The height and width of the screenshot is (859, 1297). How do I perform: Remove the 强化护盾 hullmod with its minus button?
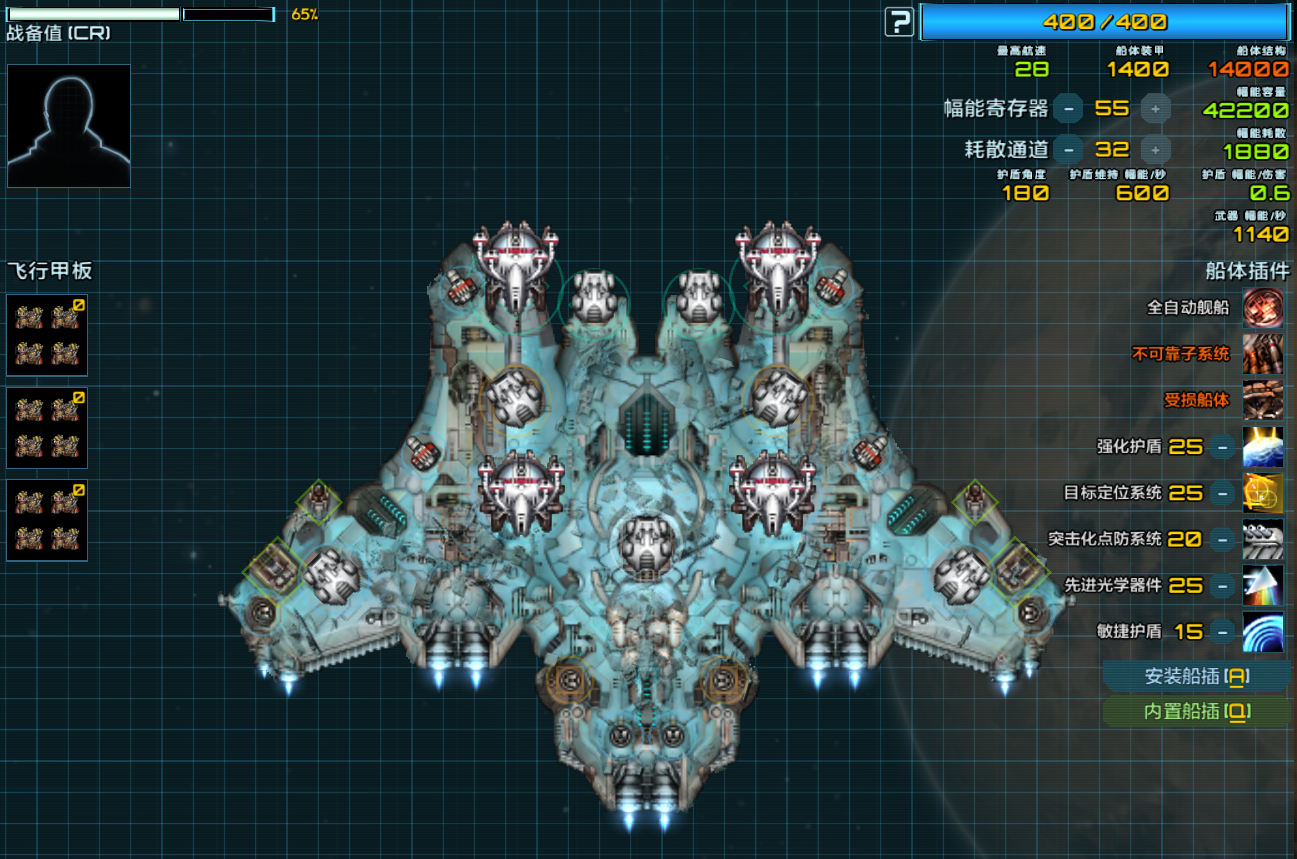(x=1222, y=447)
